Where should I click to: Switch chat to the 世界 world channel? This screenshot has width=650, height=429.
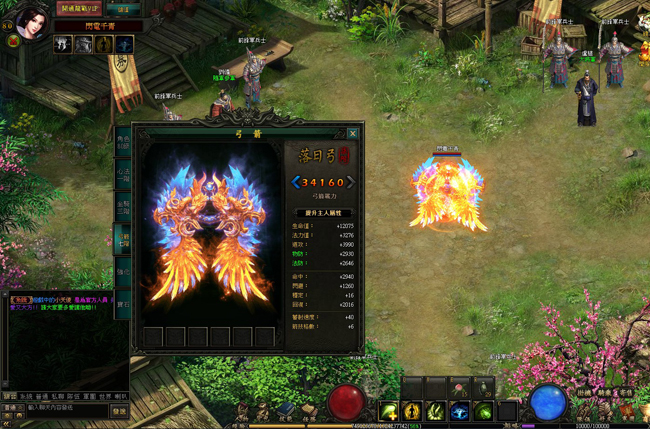tap(105, 395)
